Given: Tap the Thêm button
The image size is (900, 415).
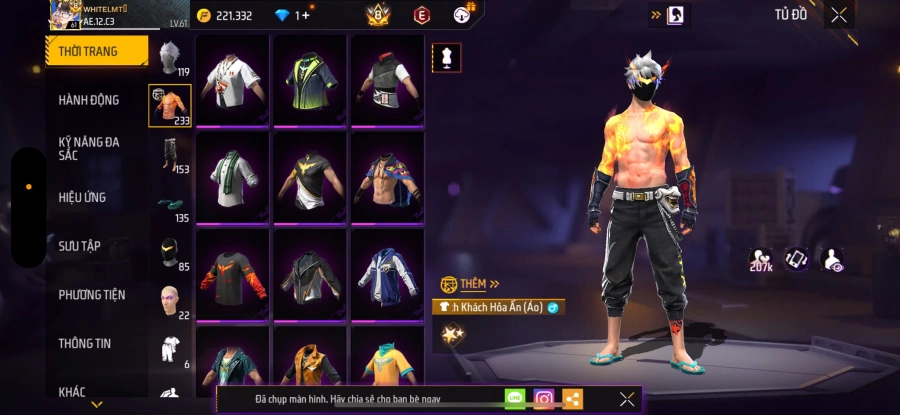Looking at the screenshot, I should (x=471, y=284).
